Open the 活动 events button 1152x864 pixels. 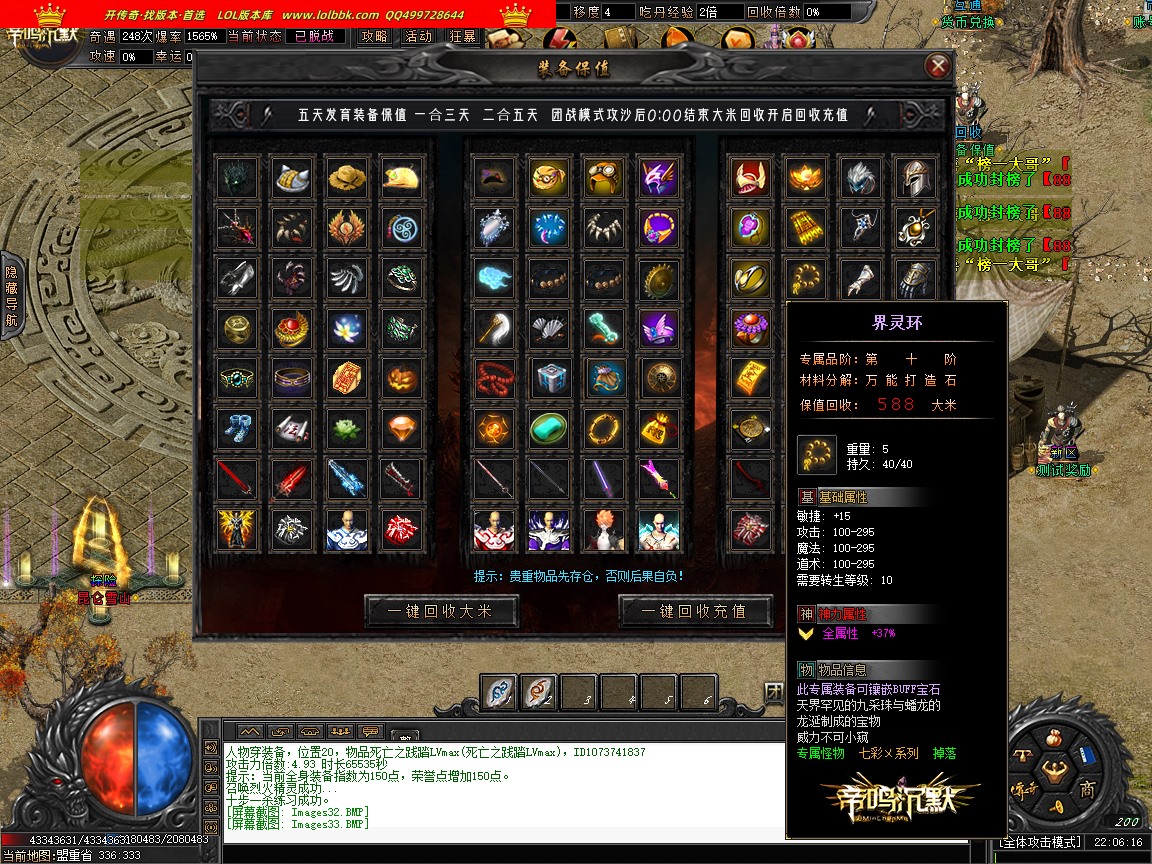pyautogui.click(x=418, y=36)
